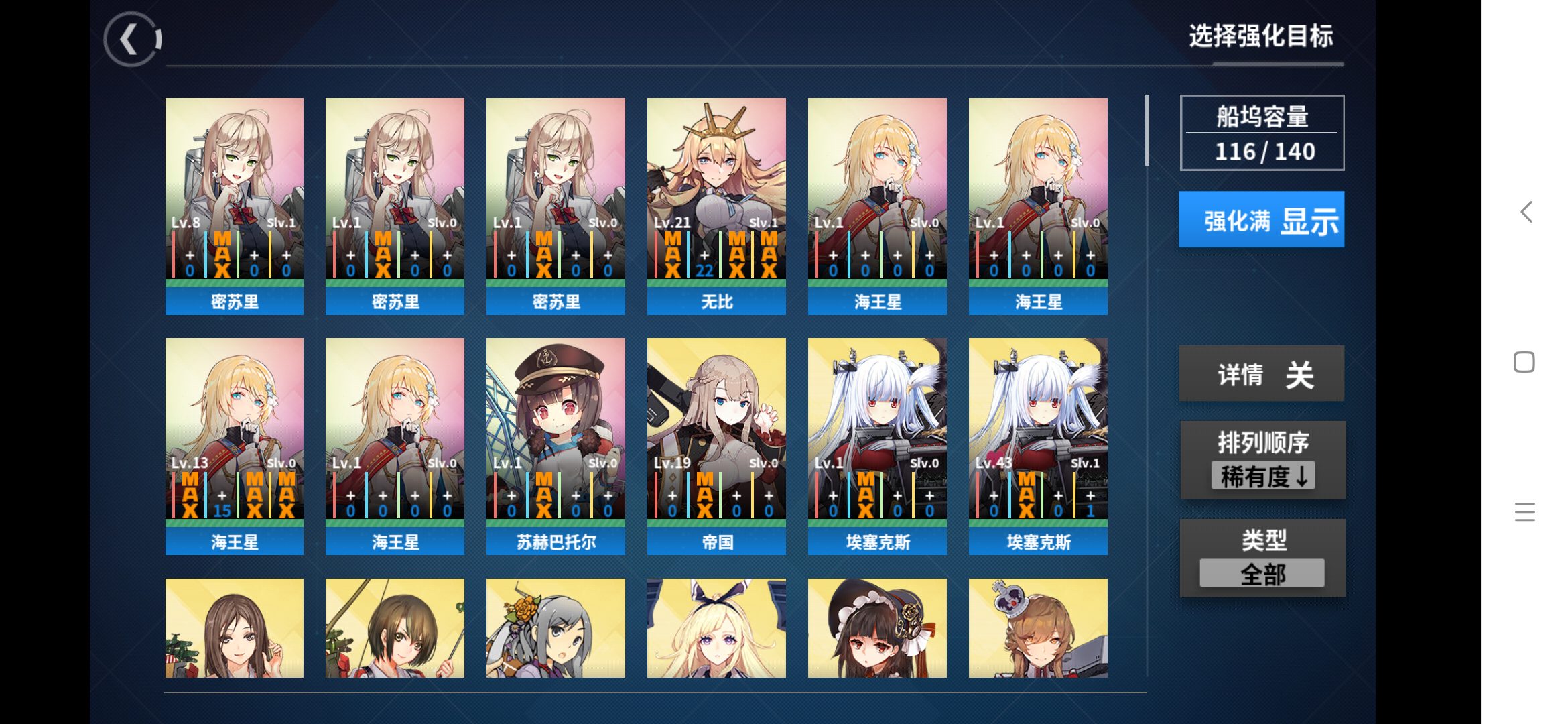The image size is (1568, 724).
Task: Select the Lv.8 密苏里 ship card
Action: 235,206
